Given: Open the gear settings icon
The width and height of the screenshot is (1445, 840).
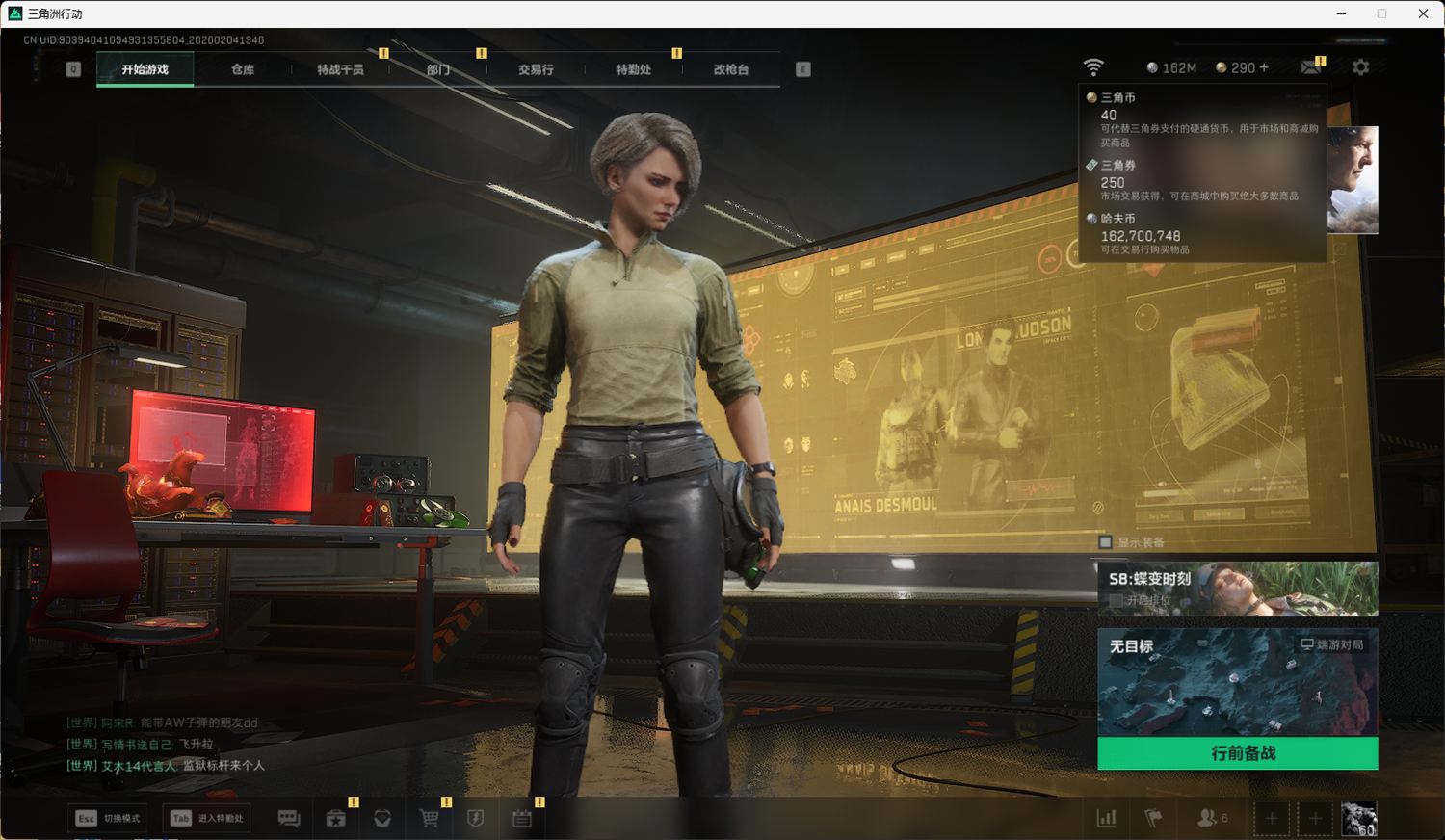Looking at the screenshot, I should (1360, 67).
